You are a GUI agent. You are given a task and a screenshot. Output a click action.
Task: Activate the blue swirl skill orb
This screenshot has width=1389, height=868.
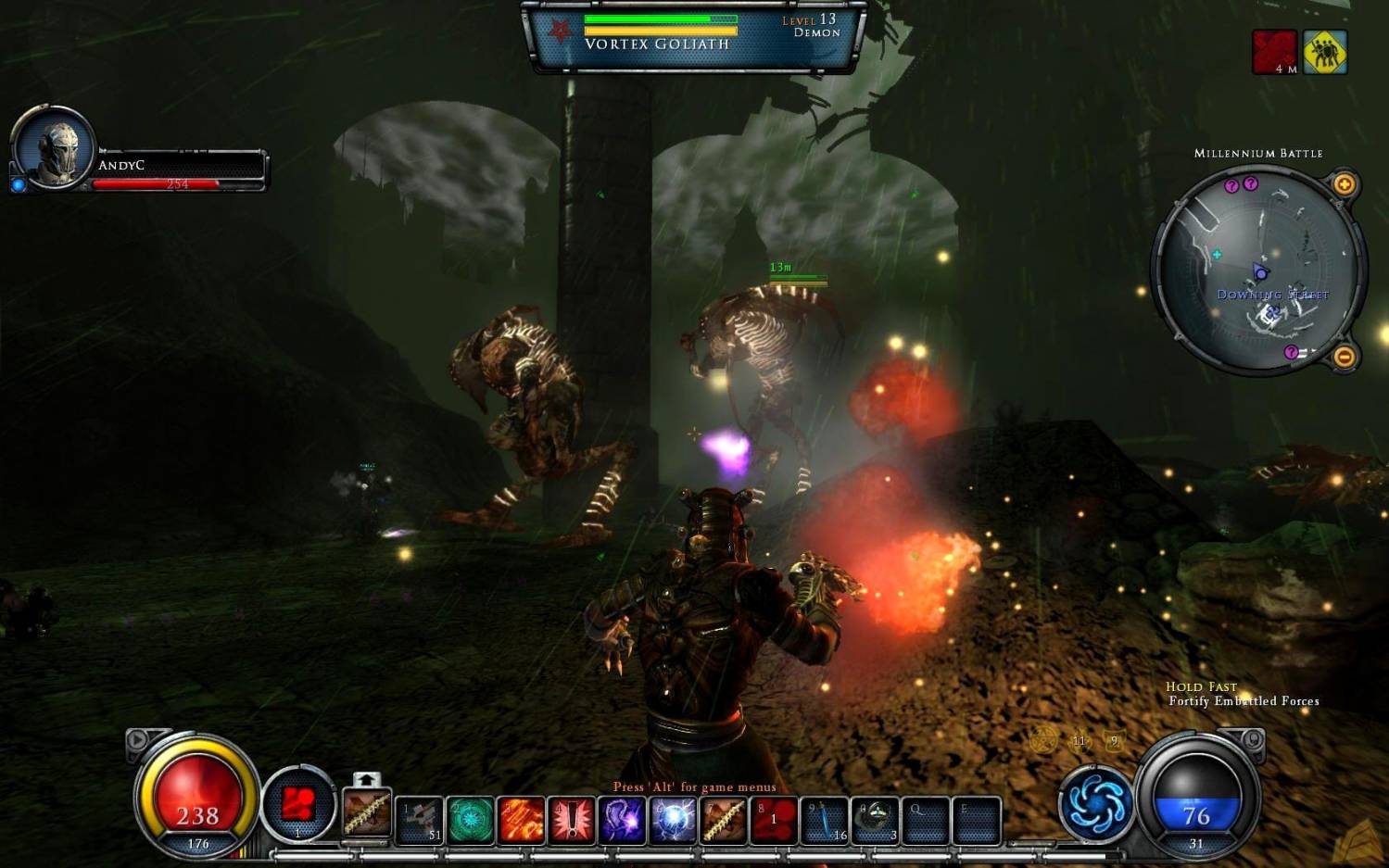(1096, 803)
